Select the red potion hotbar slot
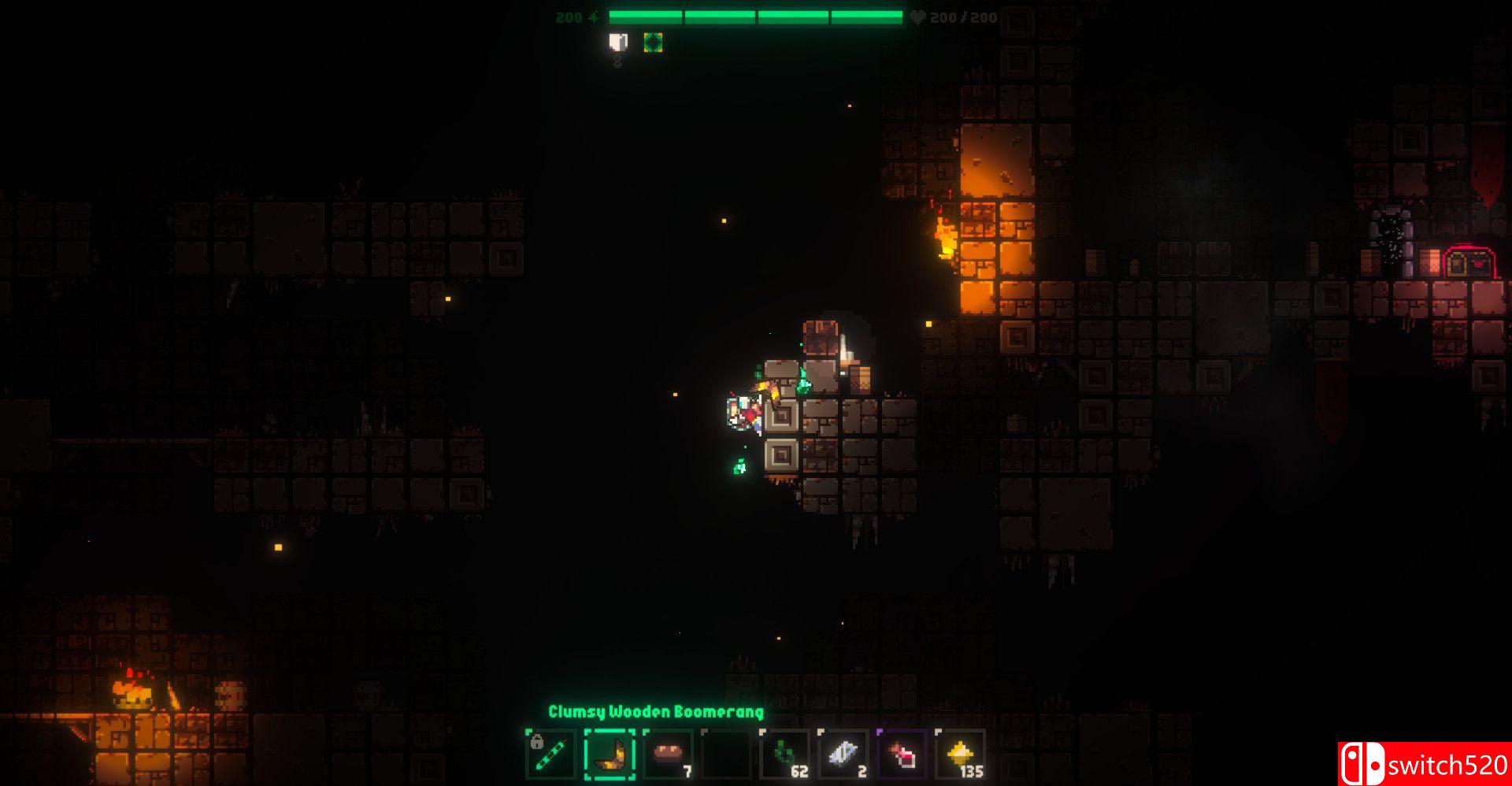 [902, 754]
